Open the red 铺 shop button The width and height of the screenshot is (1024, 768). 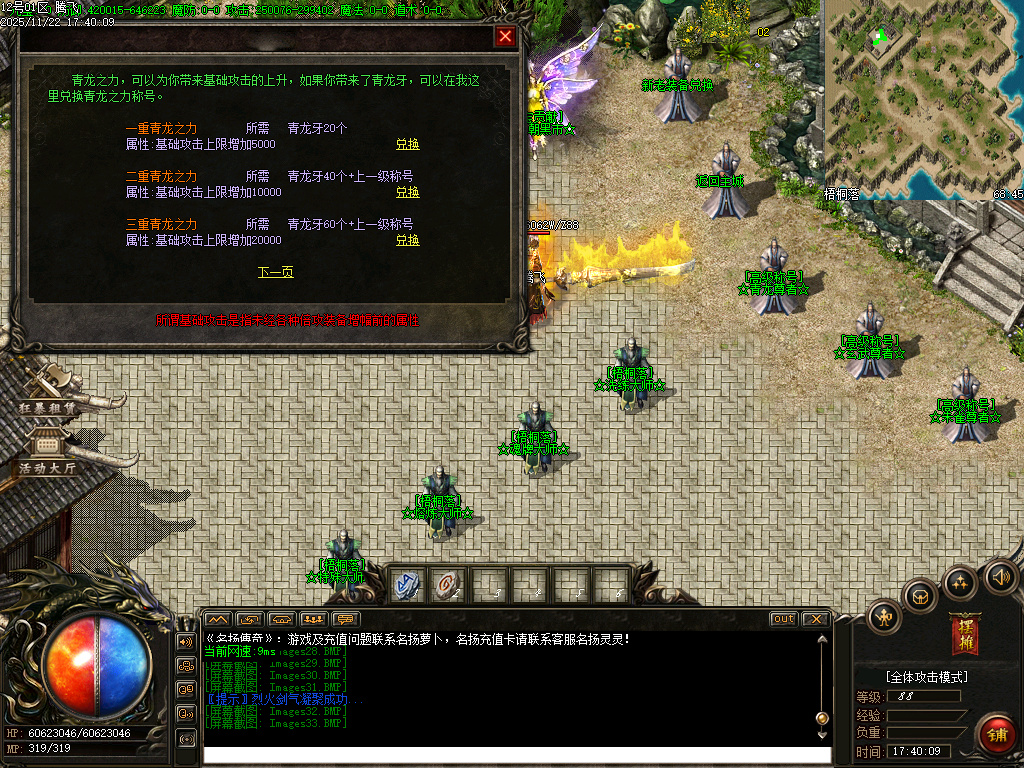tap(995, 734)
